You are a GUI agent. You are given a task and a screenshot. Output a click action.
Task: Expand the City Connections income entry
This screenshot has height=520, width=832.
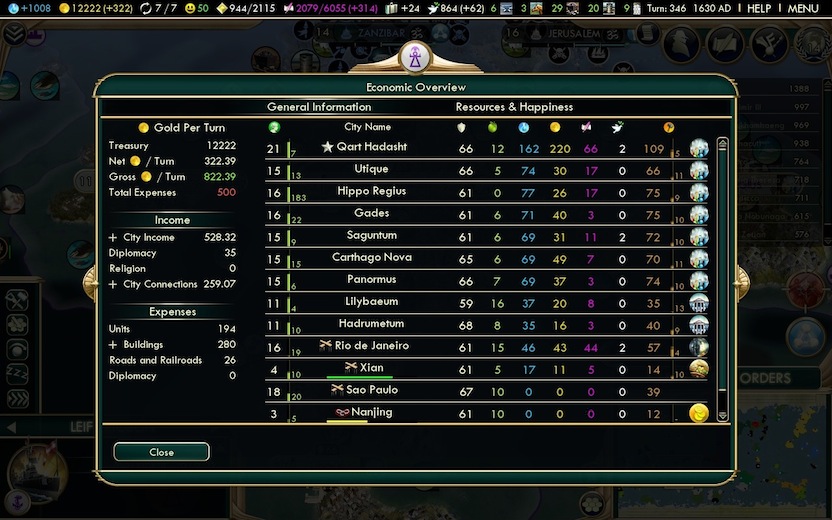click(x=113, y=284)
